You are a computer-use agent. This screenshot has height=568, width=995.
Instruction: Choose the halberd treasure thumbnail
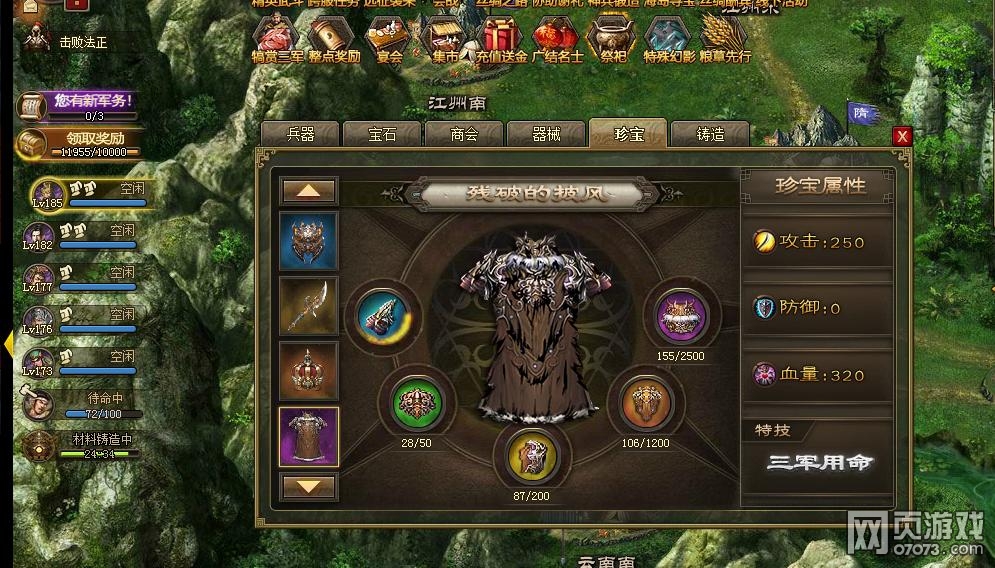pos(308,305)
